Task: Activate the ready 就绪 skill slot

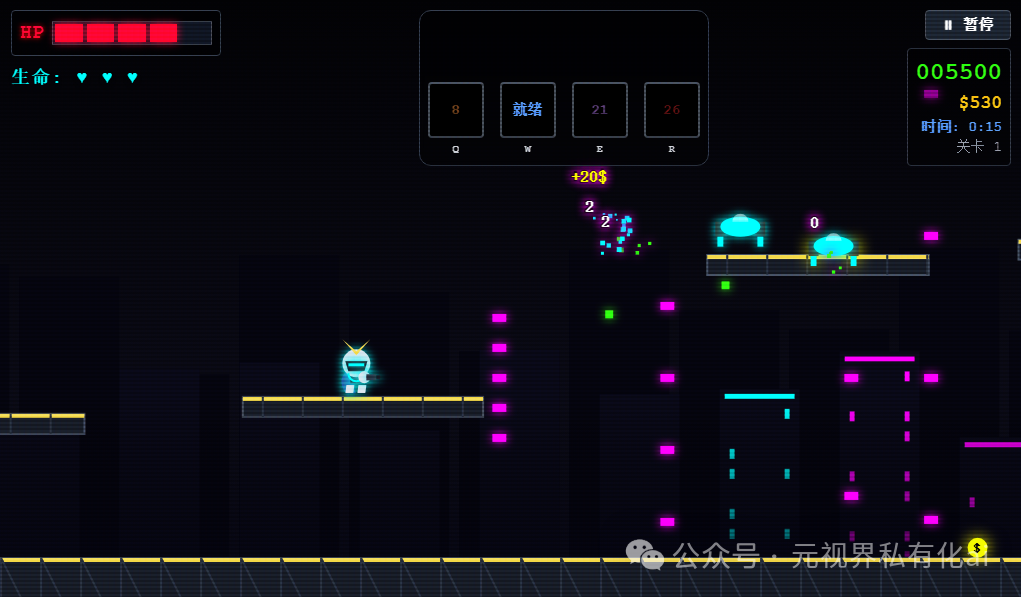Action: click(527, 110)
